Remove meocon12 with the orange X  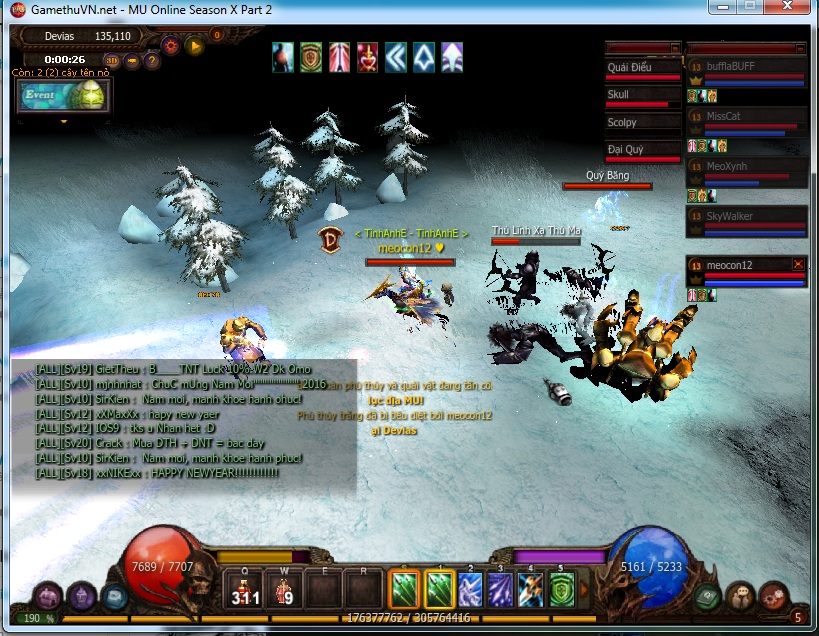tap(798, 264)
